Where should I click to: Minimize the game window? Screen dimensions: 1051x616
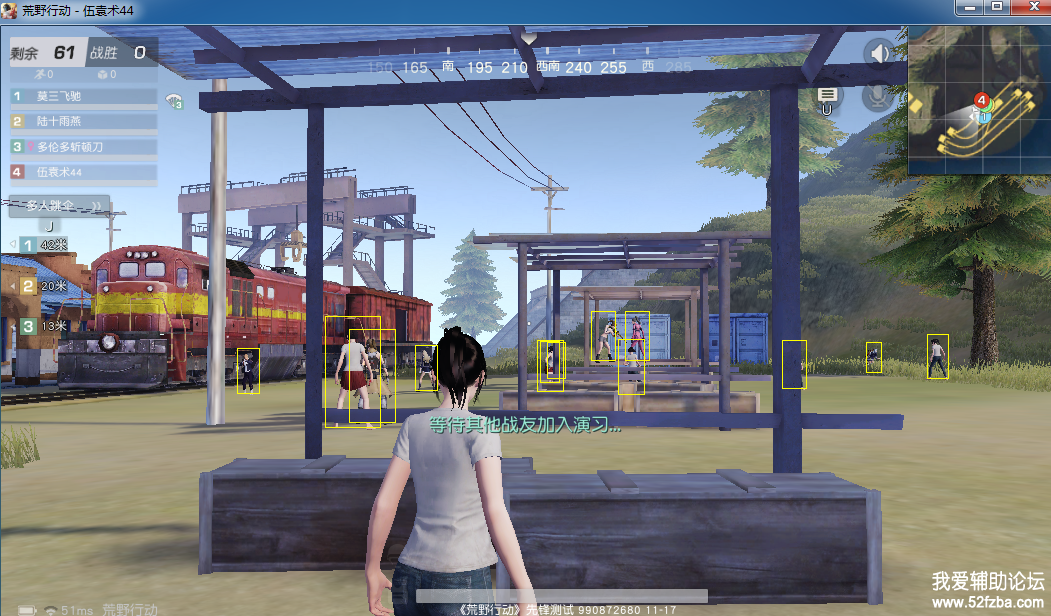coord(969,7)
